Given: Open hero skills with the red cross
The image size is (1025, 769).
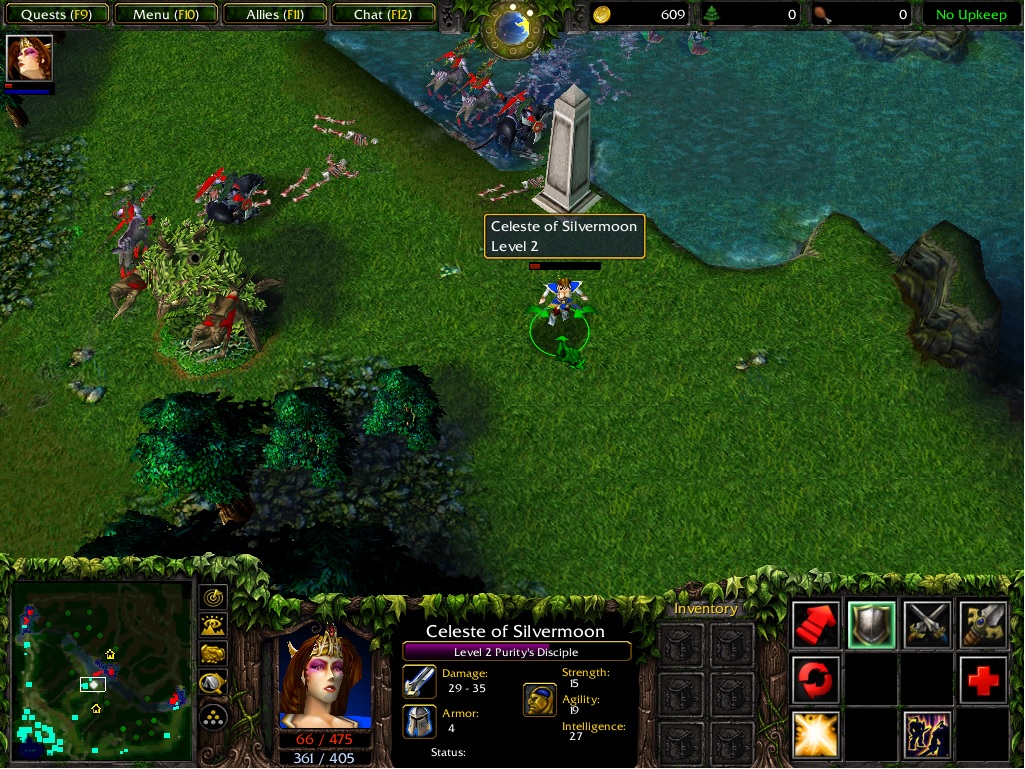Looking at the screenshot, I should (x=982, y=680).
